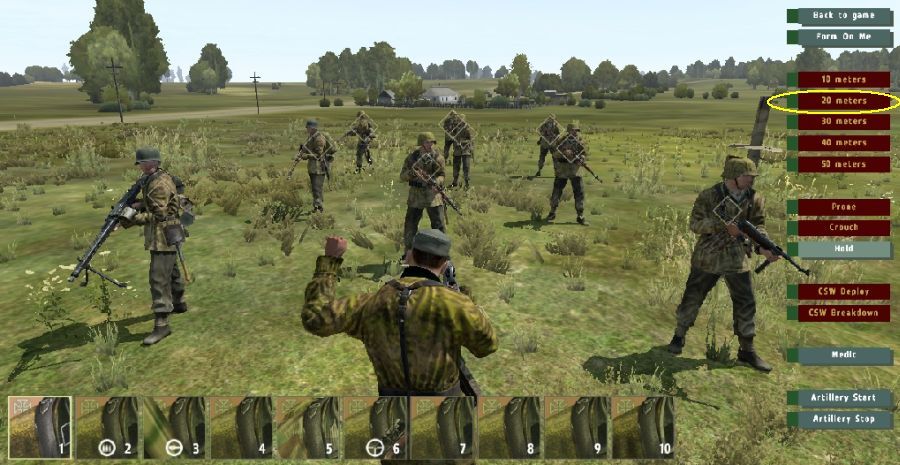Choose CSW Breakdown
The height and width of the screenshot is (465, 900).
pyautogui.click(x=843, y=313)
